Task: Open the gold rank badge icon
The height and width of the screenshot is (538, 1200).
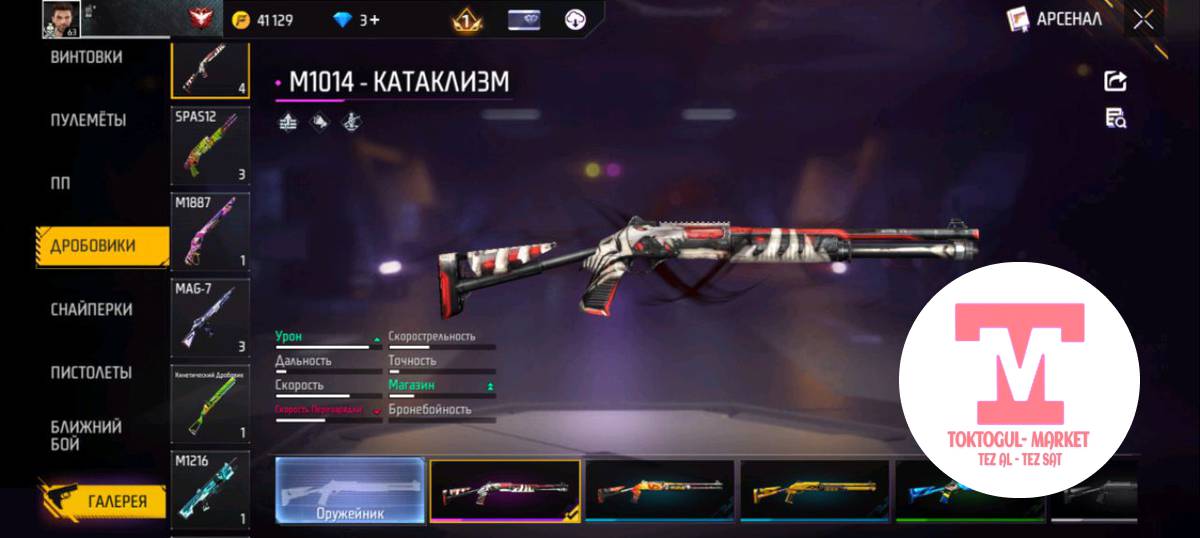Action: tap(466, 19)
